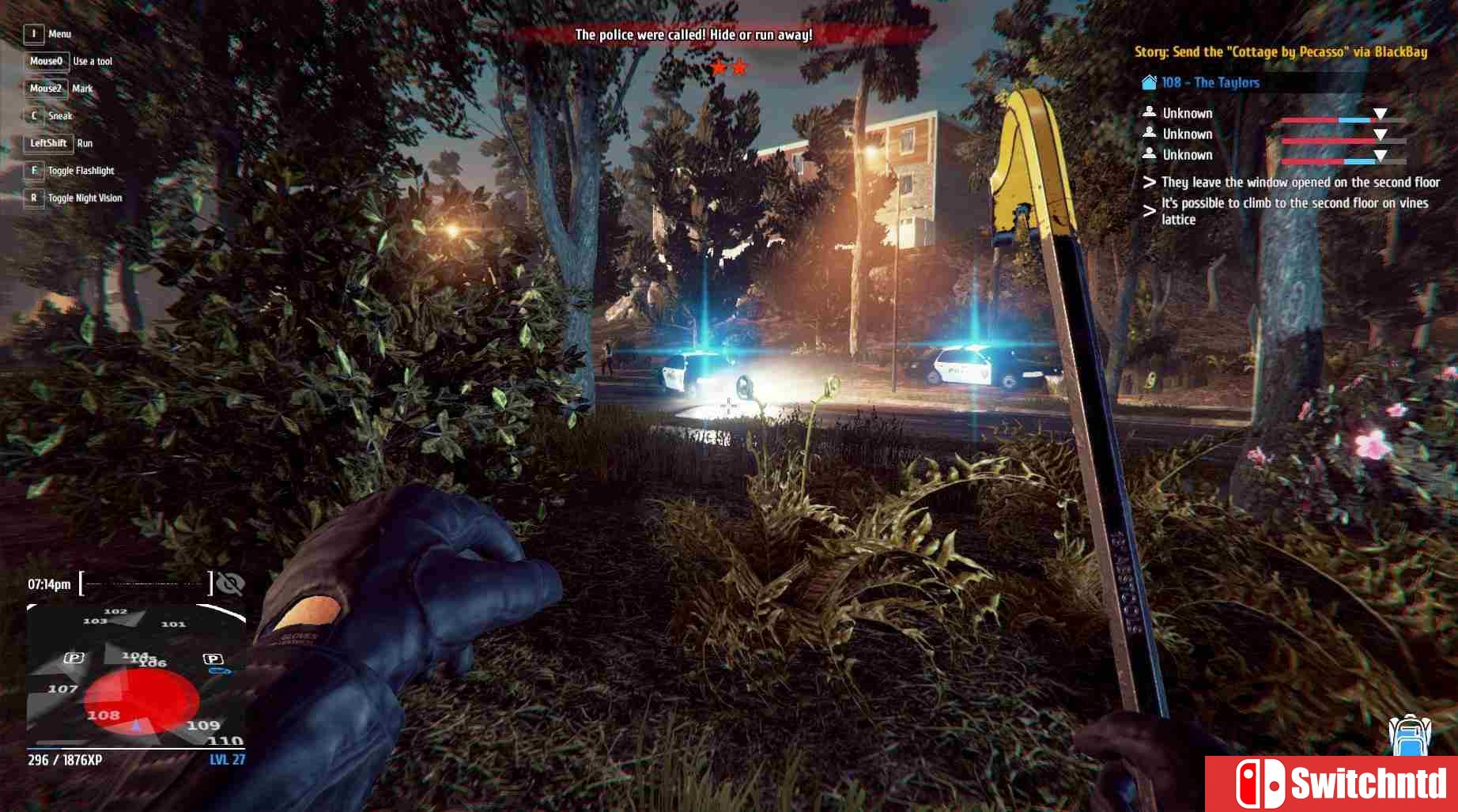
Task: Expand the first Unknown resident's dropdown arrow
Action: tap(1380, 115)
